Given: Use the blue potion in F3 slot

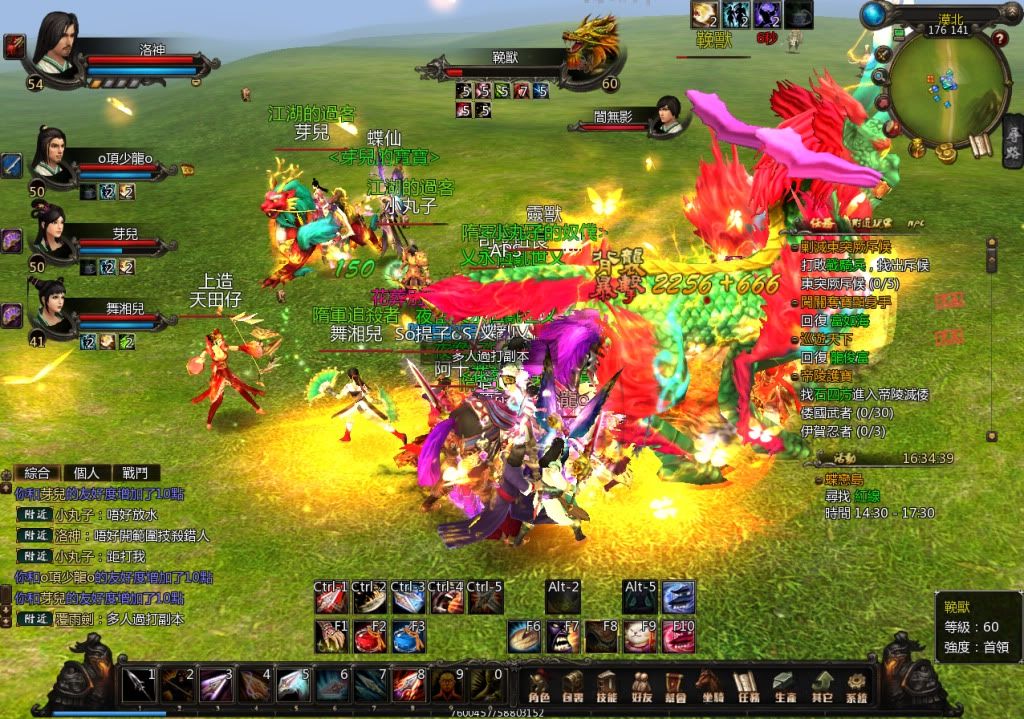Looking at the screenshot, I should click(x=405, y=636).
